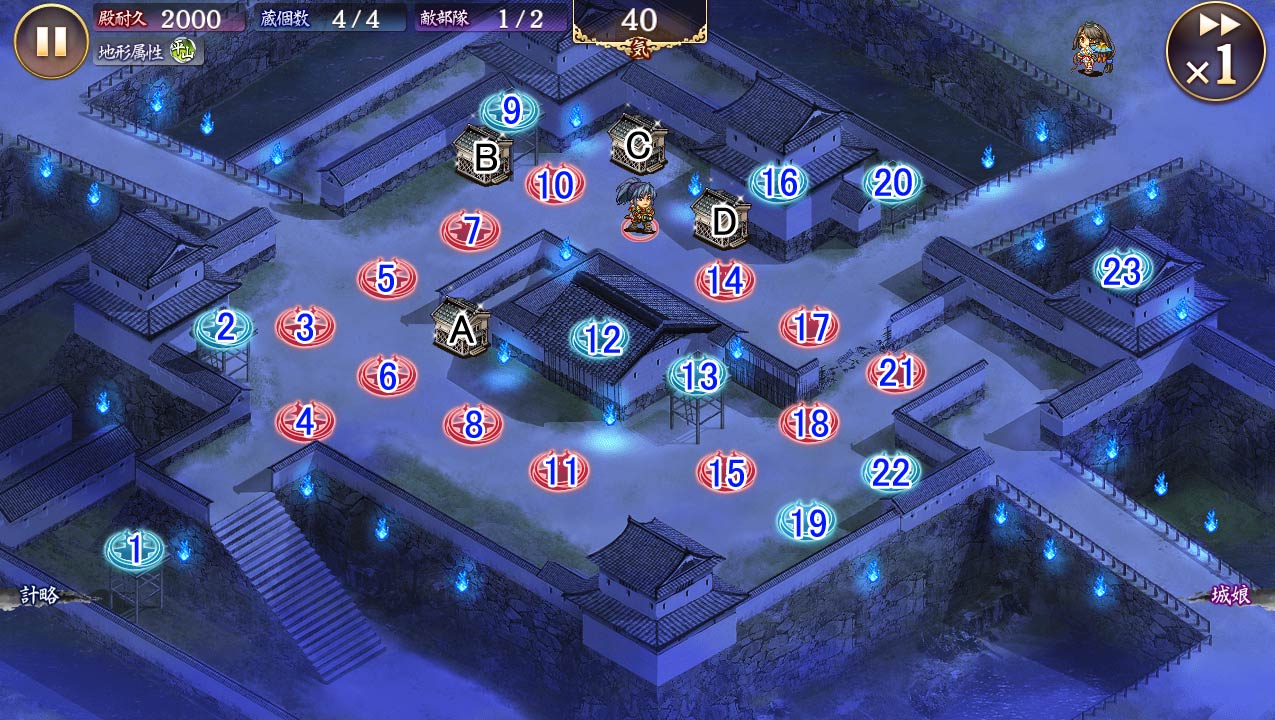Image resolution: width=1275 pixels, height=720 pixels.
Task: Open the 城娘 castle girl panel
Action: (x=1230, y=597)
